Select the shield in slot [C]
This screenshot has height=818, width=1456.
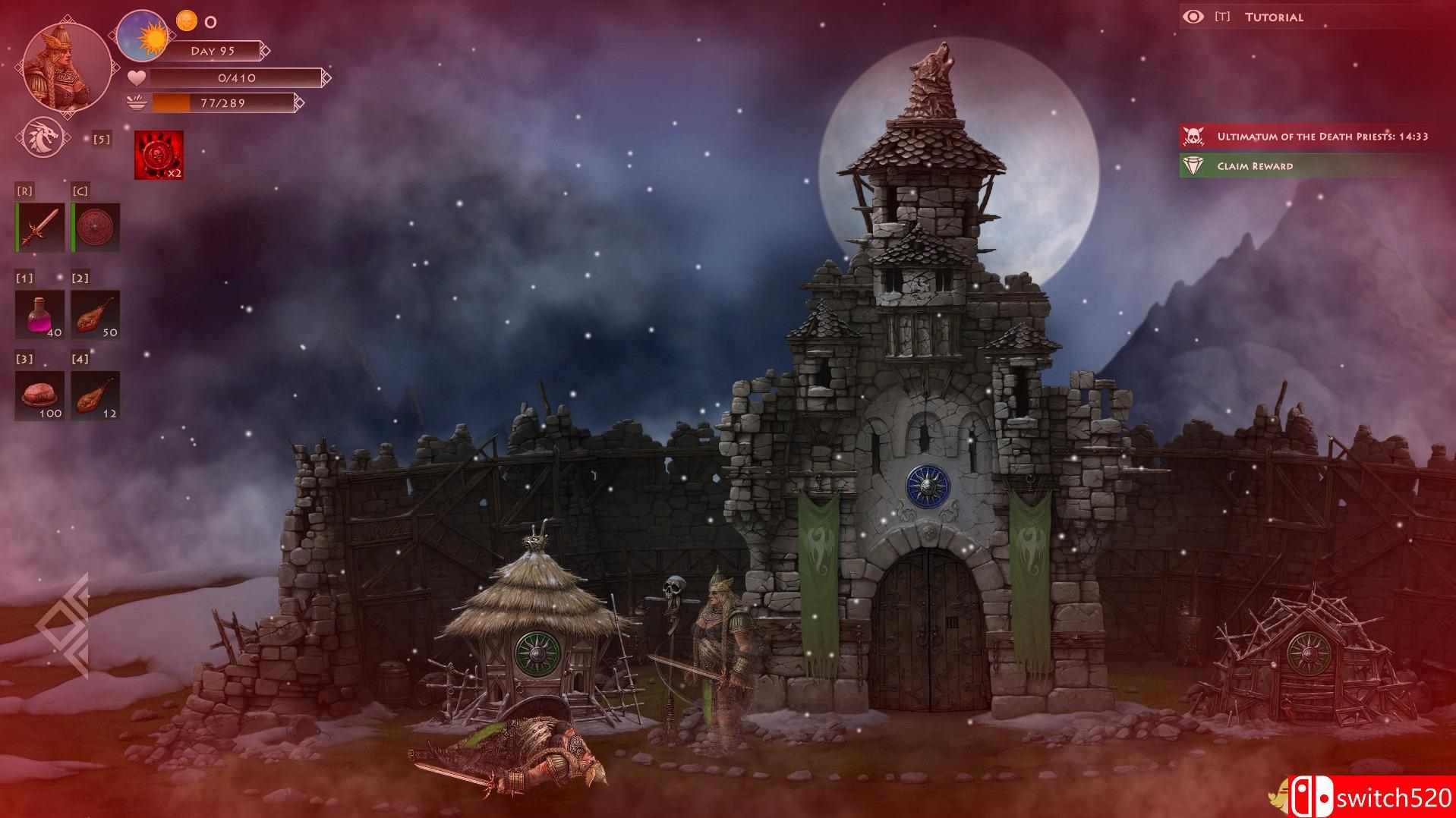click(95, 225)
